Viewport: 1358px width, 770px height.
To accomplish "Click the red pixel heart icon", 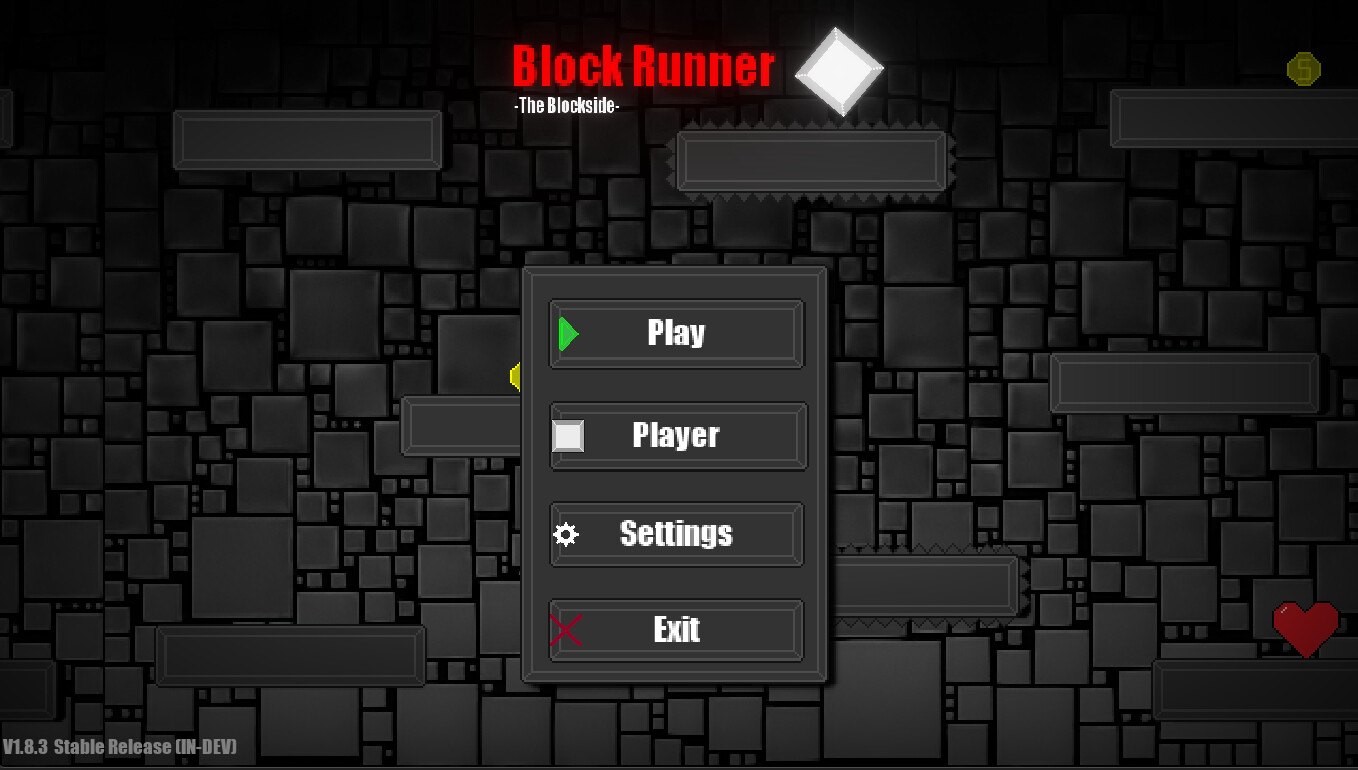I will [1305, 631].
